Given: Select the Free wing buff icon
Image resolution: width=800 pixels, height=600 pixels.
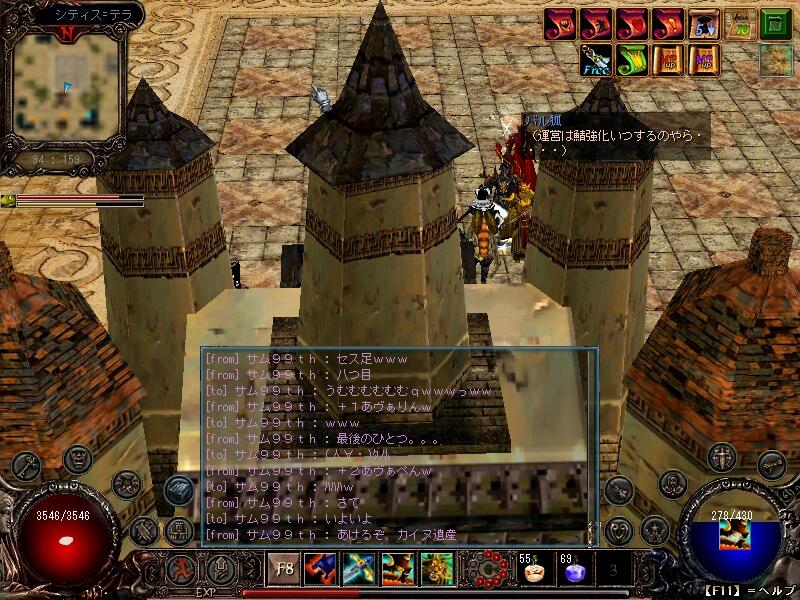Looking at the screenshot, I should pyautogui.click(x=597, y=61).
